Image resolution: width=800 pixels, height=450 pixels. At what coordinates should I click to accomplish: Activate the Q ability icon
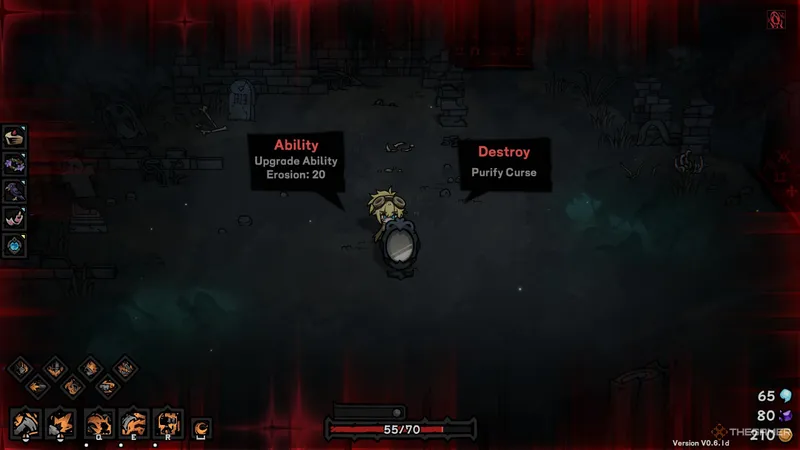[x=98, y=424]
